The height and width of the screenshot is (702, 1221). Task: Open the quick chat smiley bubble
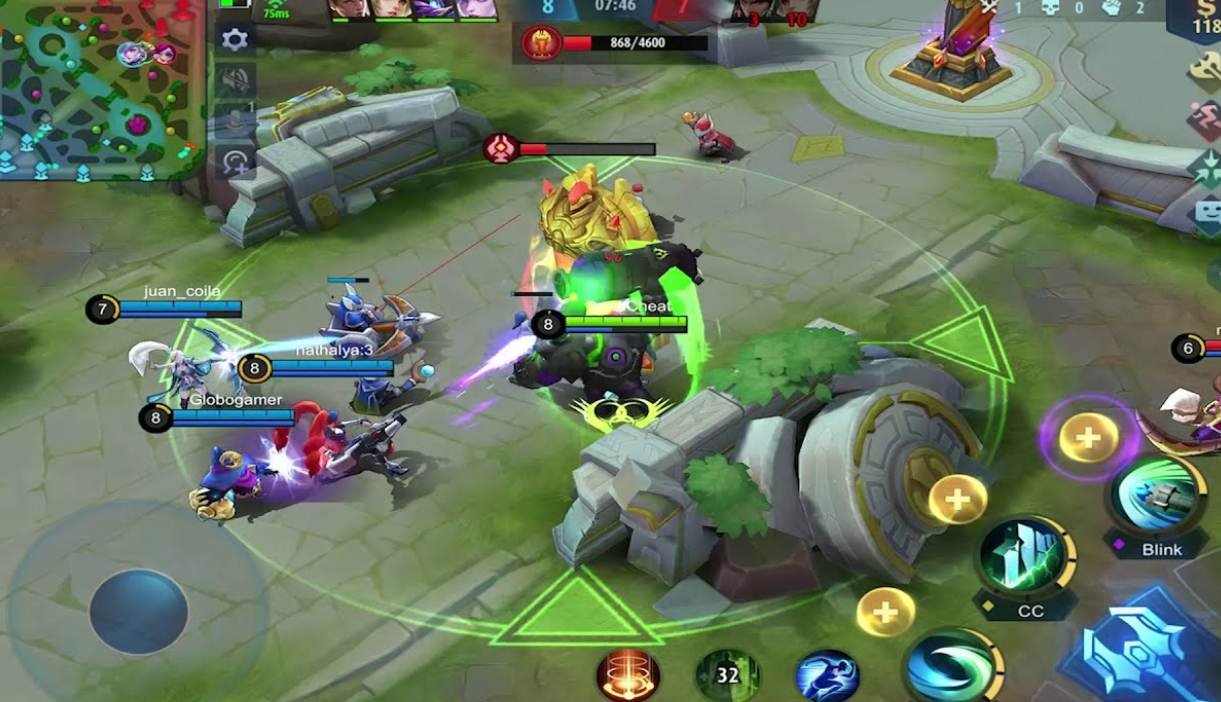(1208, 214)
